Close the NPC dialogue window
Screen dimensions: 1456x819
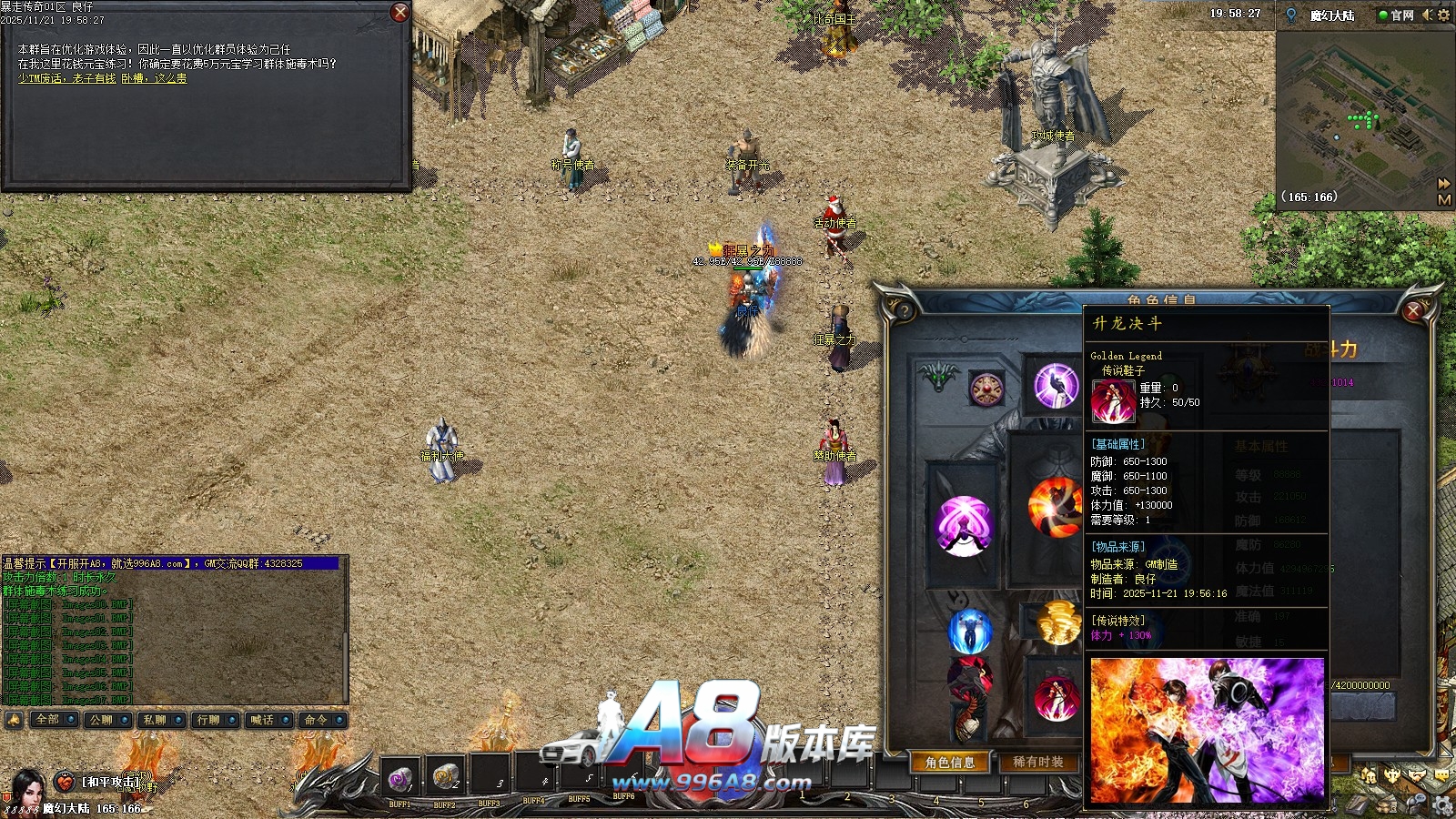pos(399,12)
